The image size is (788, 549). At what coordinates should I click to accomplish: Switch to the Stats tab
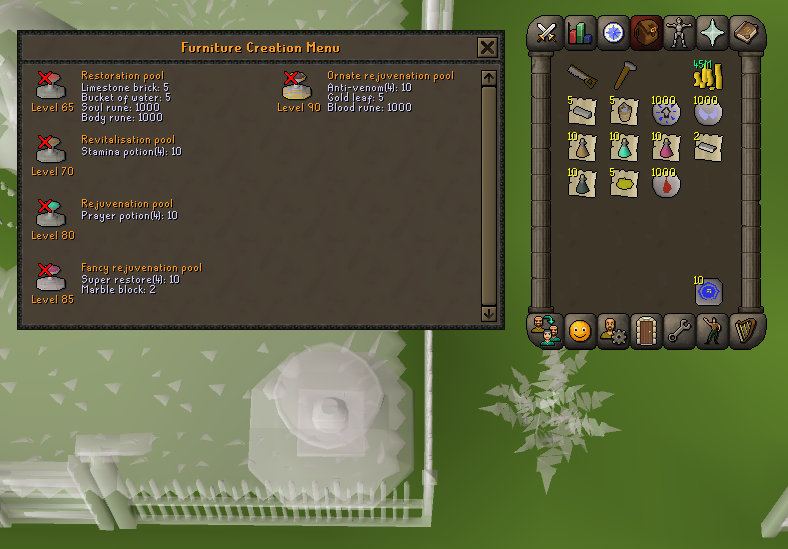pos(580,33)
